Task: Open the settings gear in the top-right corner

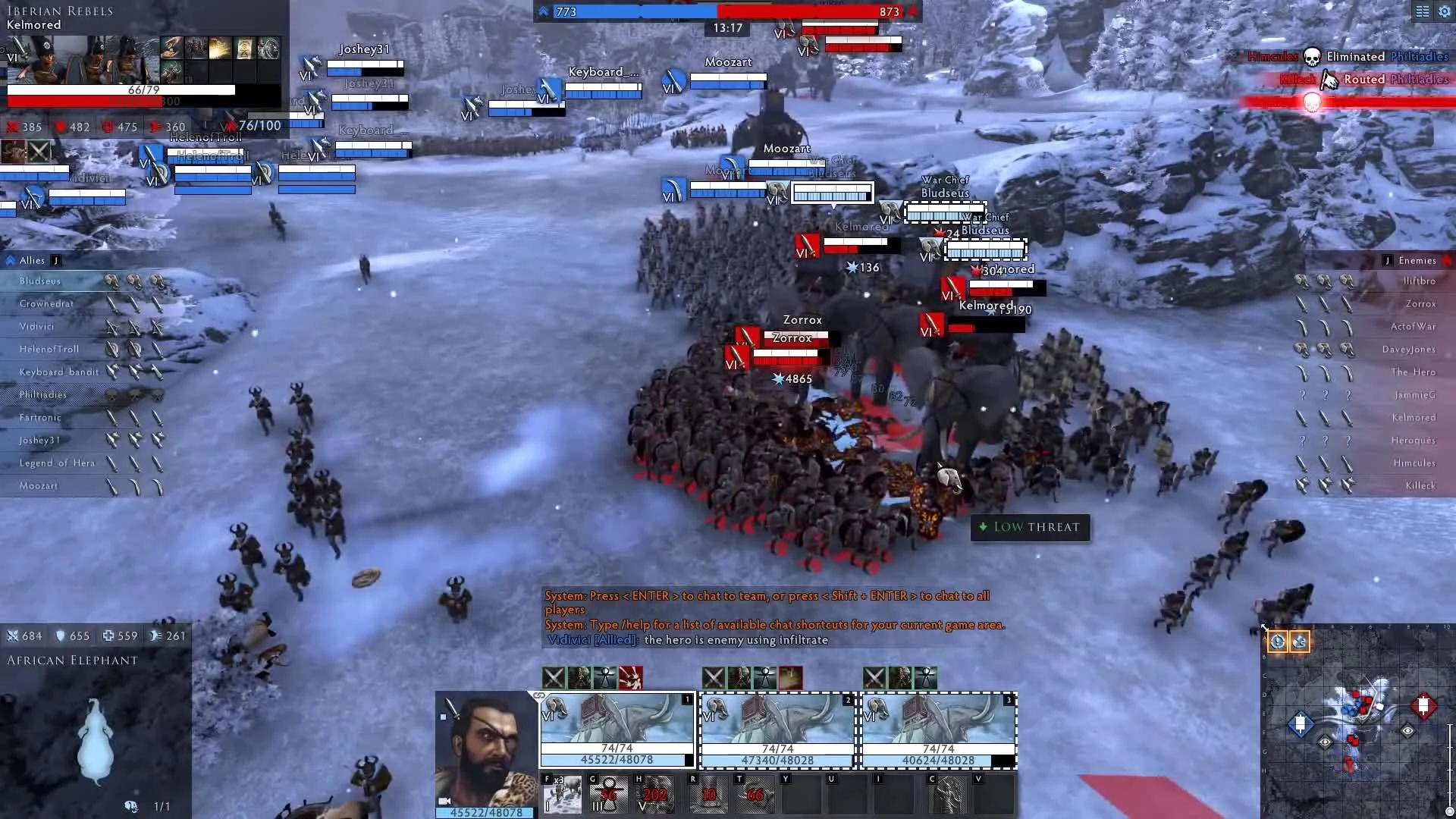Action: point(1445,11)
